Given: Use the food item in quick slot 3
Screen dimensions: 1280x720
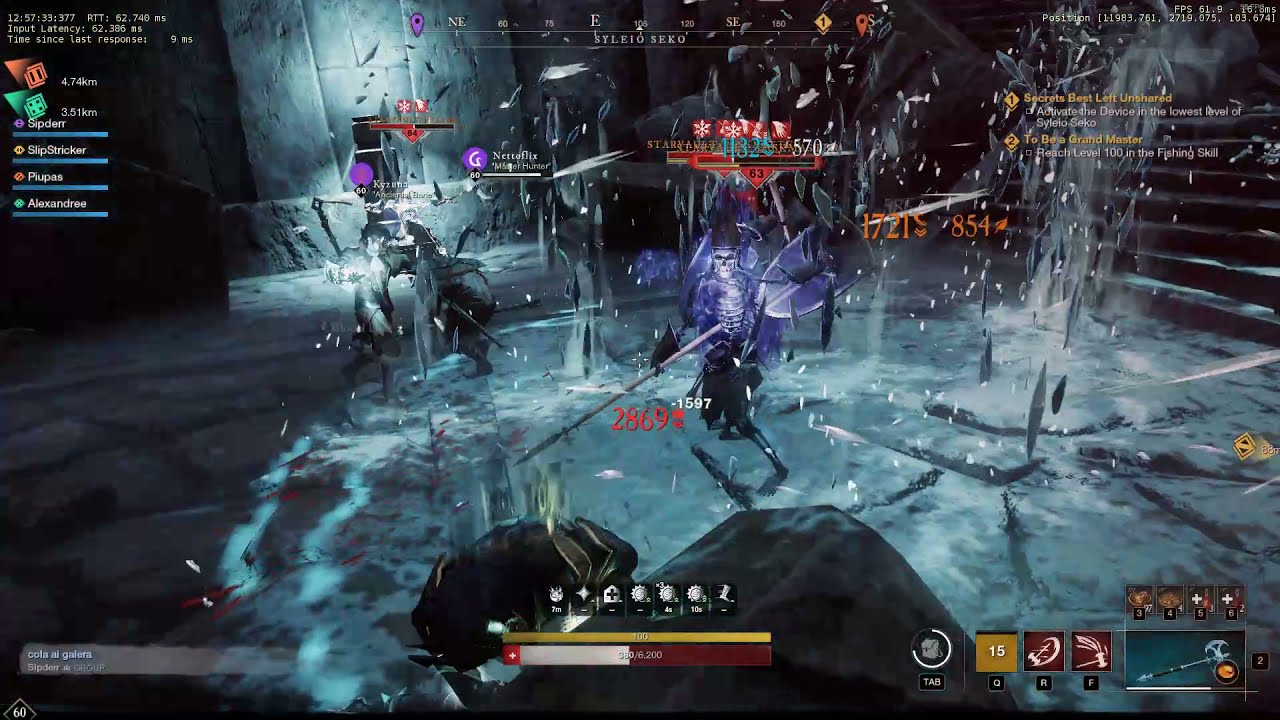Looking at the screenshot, I should tap(1140, 600).
